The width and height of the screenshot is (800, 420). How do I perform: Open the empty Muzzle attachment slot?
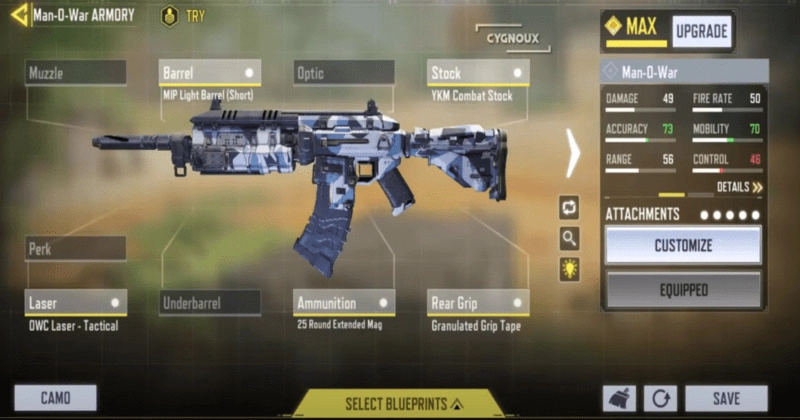point(76,73)
